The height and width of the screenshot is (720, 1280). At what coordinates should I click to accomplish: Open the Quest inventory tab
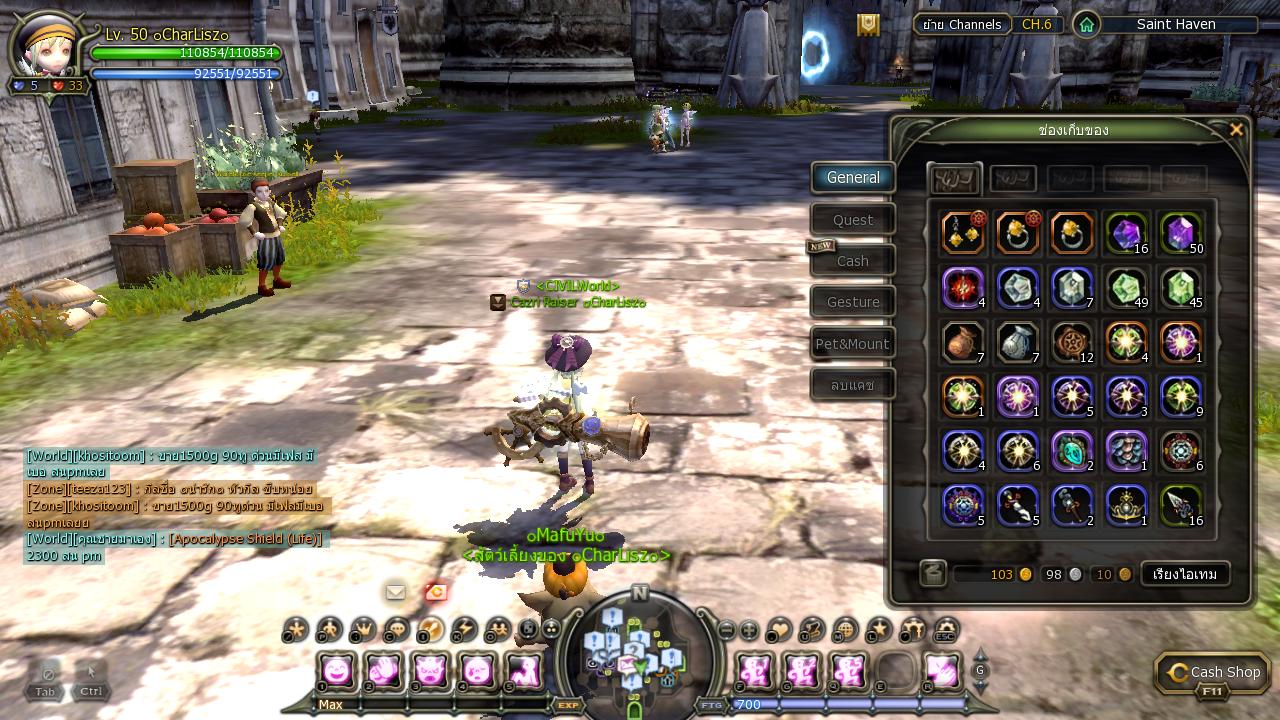[853, 220]
